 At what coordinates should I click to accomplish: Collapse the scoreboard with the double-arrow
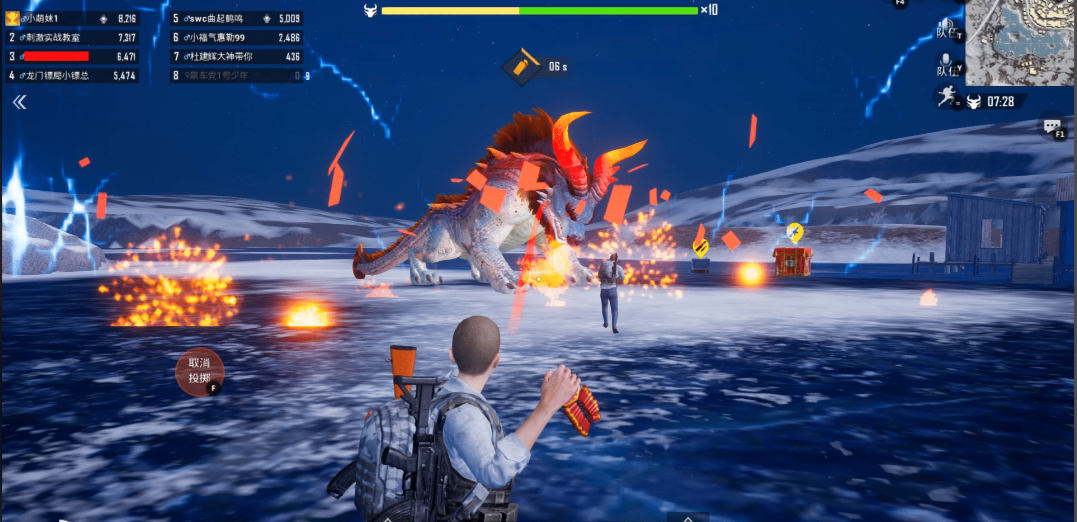pyautogui.click(x=19, y=102)
